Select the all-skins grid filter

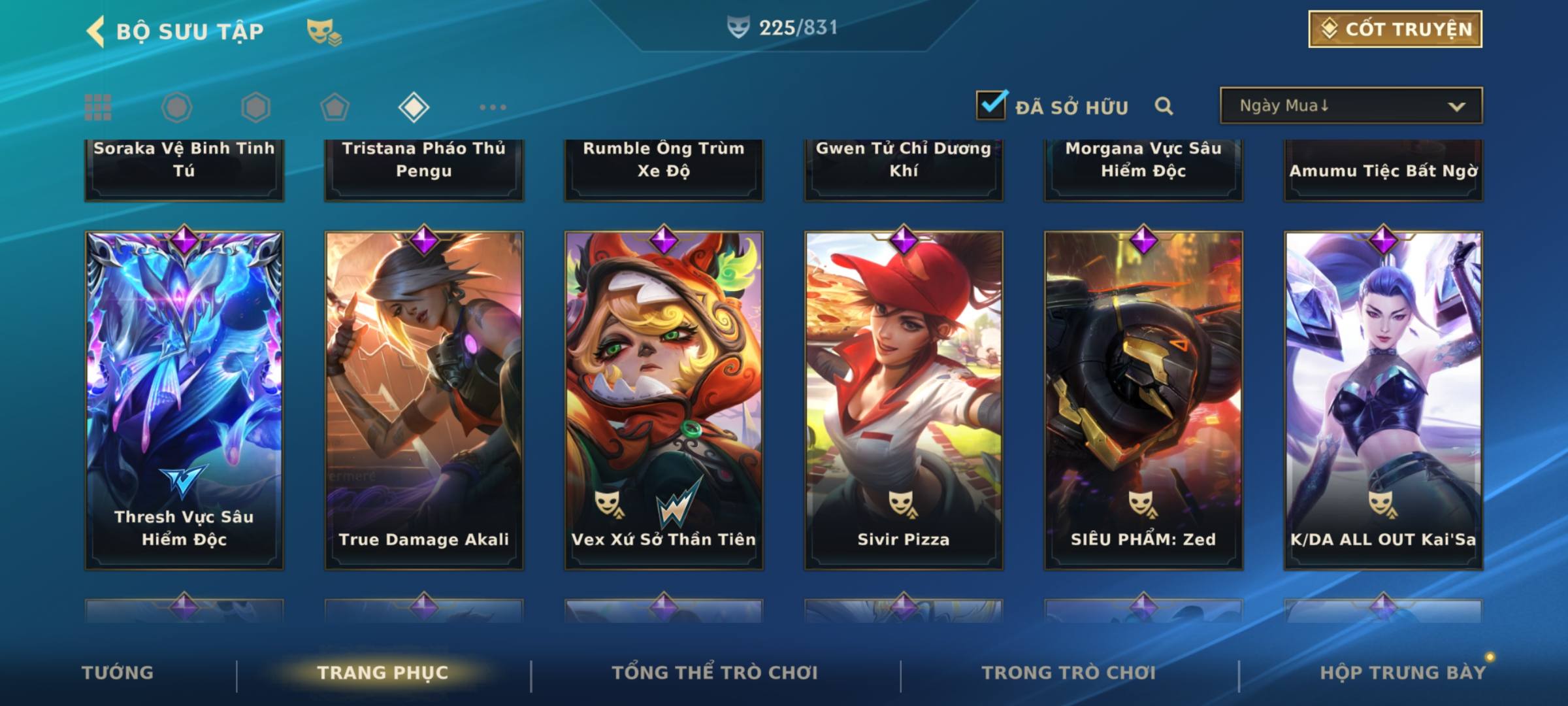pyautogui.click(x=98, y=107)
